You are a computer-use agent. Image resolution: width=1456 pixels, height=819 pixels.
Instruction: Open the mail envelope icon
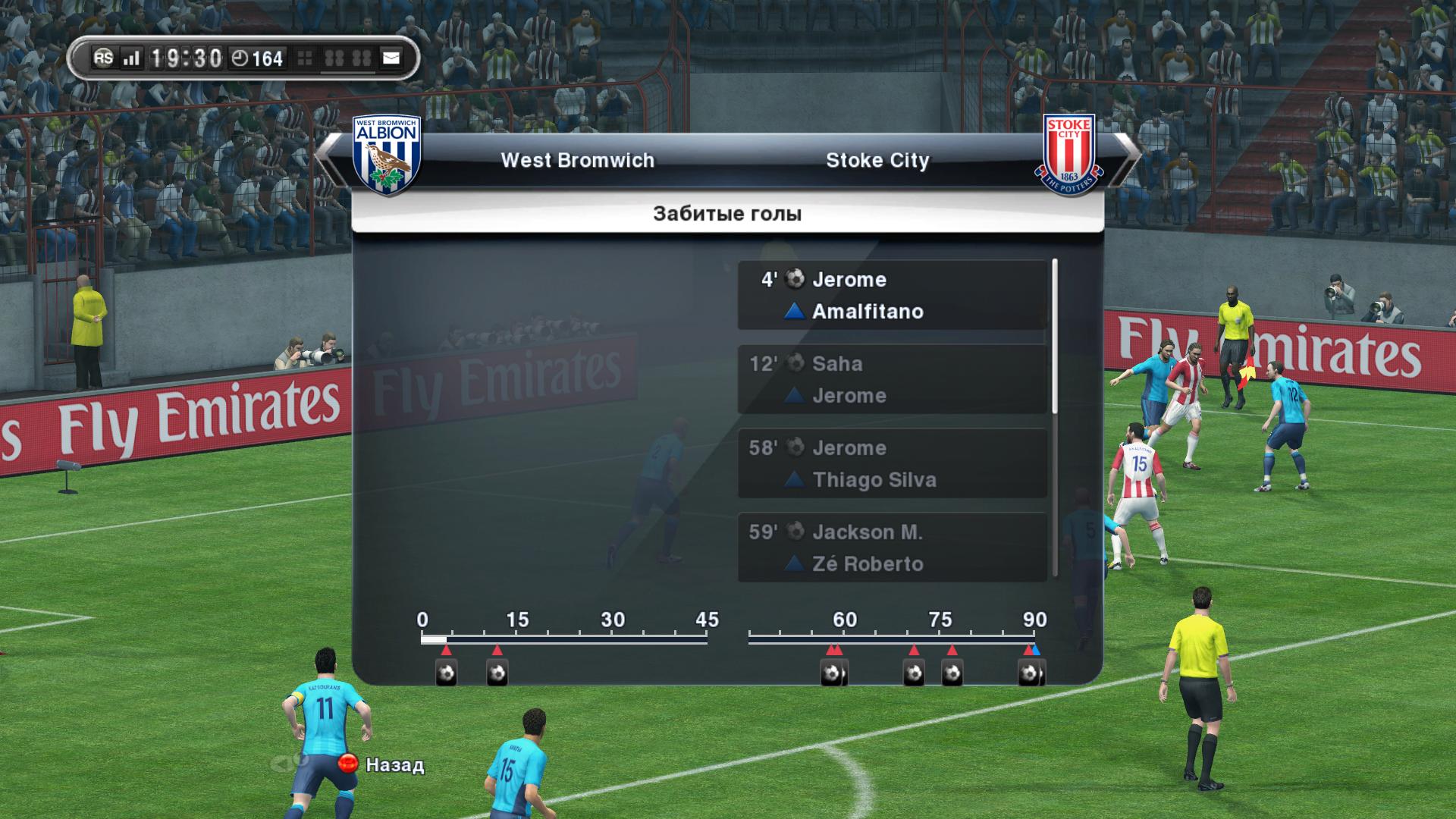click(391, 58)
